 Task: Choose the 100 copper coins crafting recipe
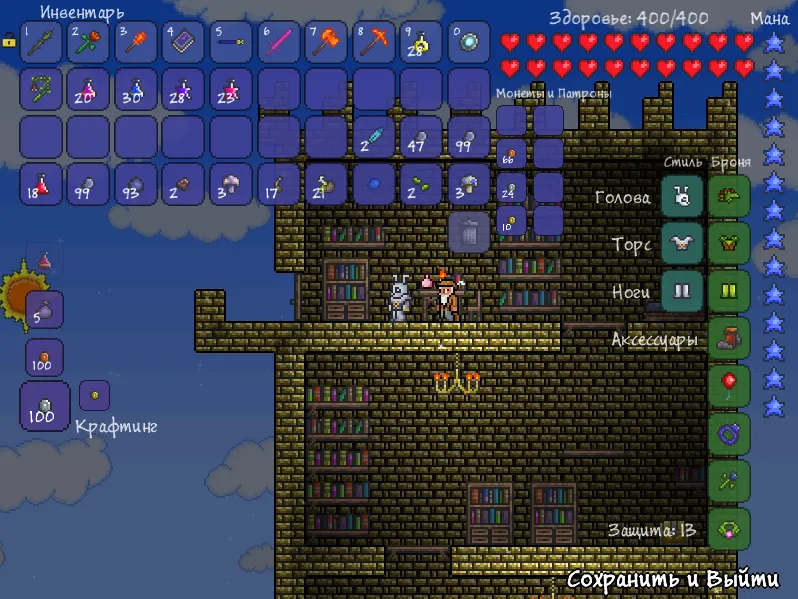(x=44, y=357)
